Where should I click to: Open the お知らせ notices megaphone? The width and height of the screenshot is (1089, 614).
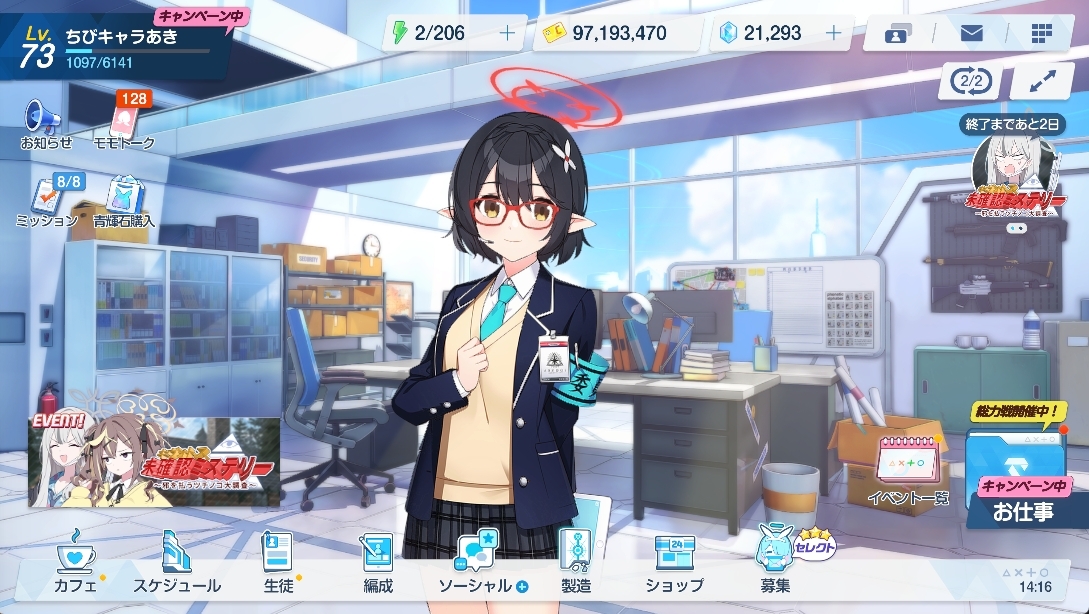tap(45, 124)
